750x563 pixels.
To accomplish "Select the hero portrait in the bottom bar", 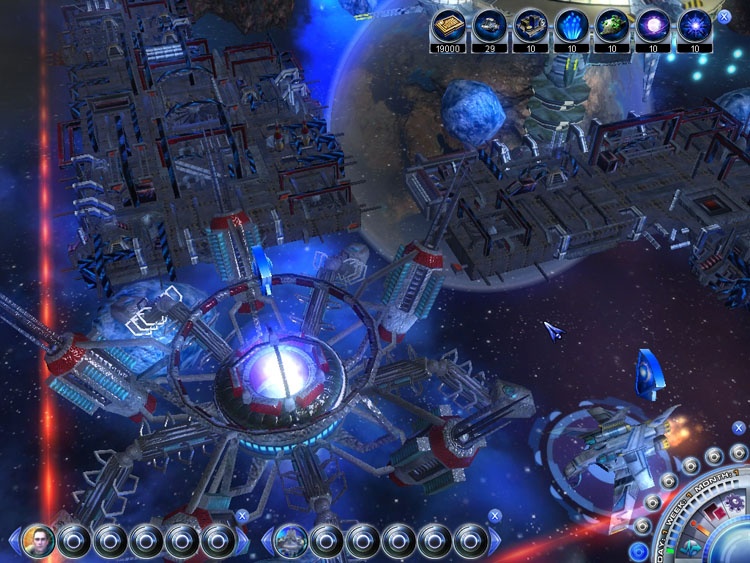I will (39, 540).
